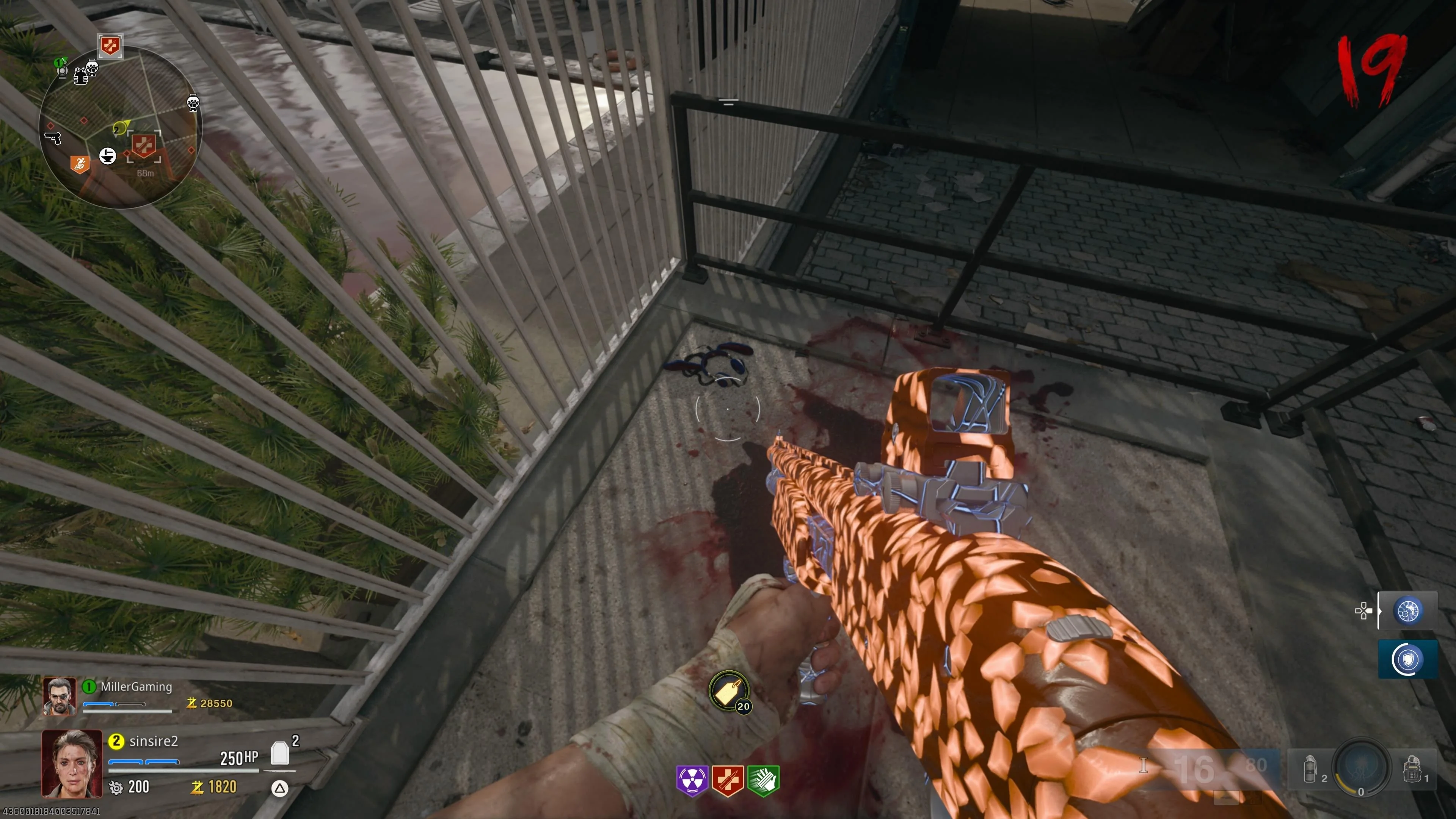Select the purple radiation perk icon

pyautogui.click(x=692, y=781)
